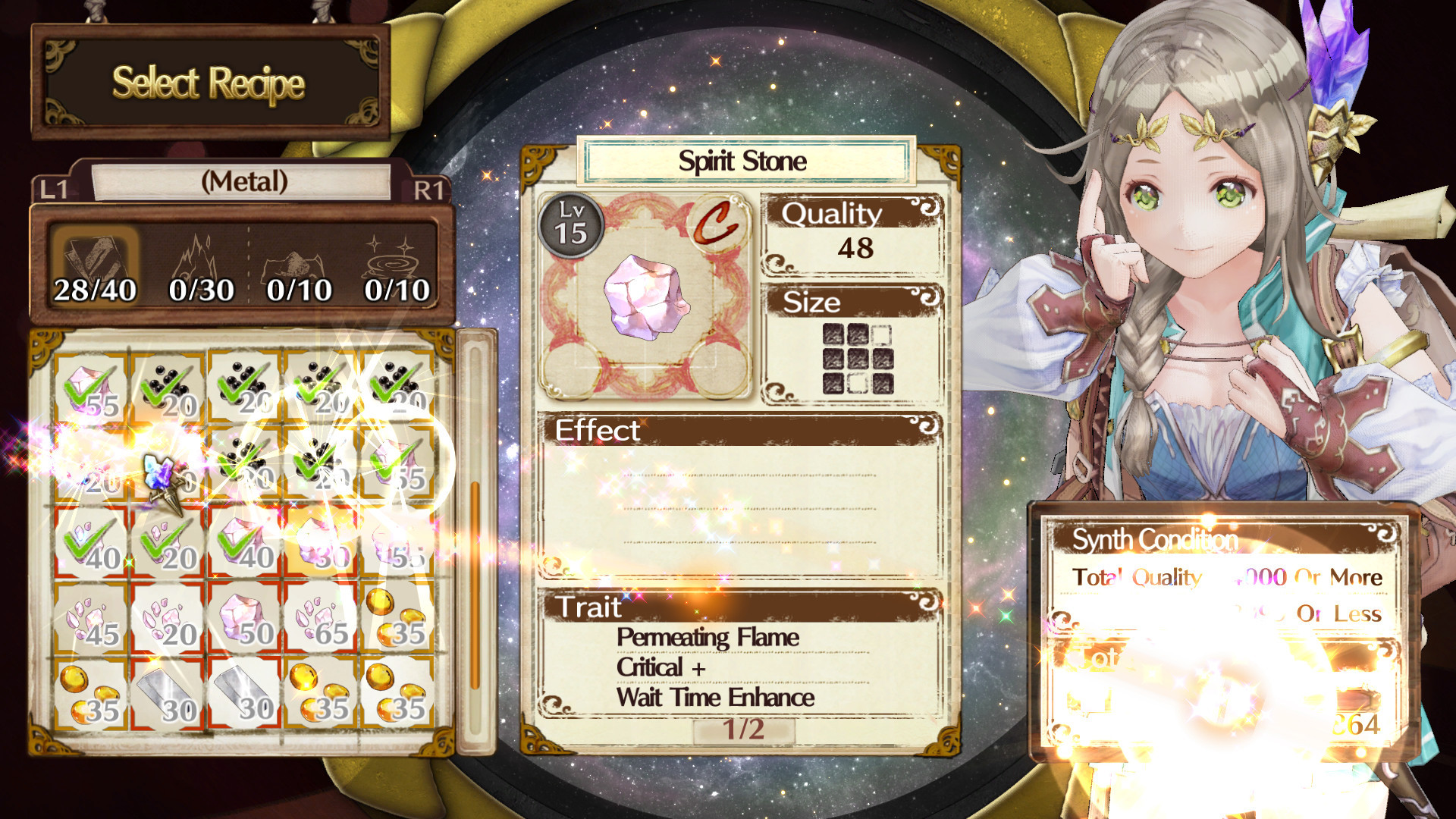
Task: Switch to the 0/30 ingredient requirement slot
Action: click(x=201, y=265)
